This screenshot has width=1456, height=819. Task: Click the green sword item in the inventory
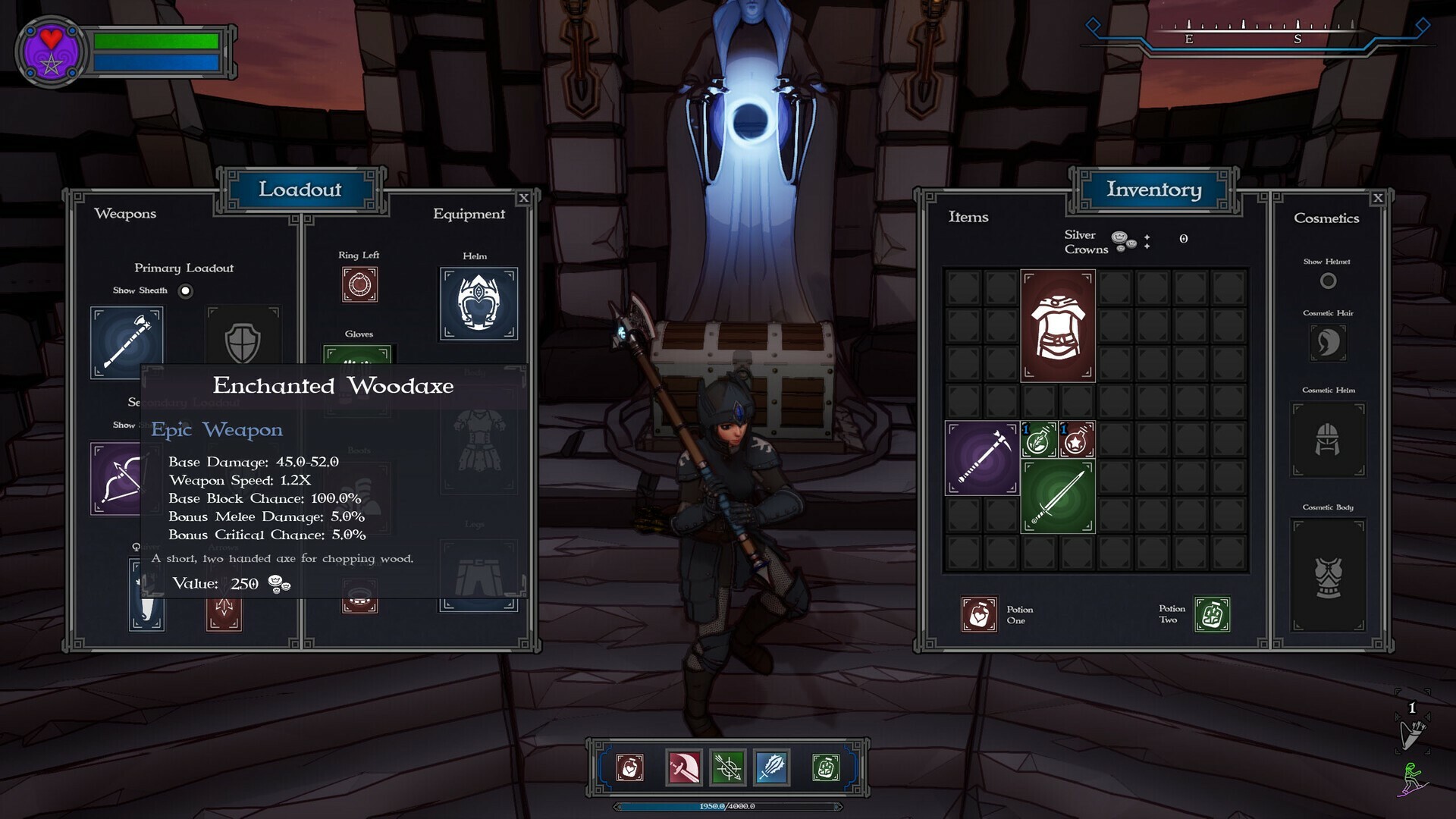pyautogui.click(x=1057, y=497)
